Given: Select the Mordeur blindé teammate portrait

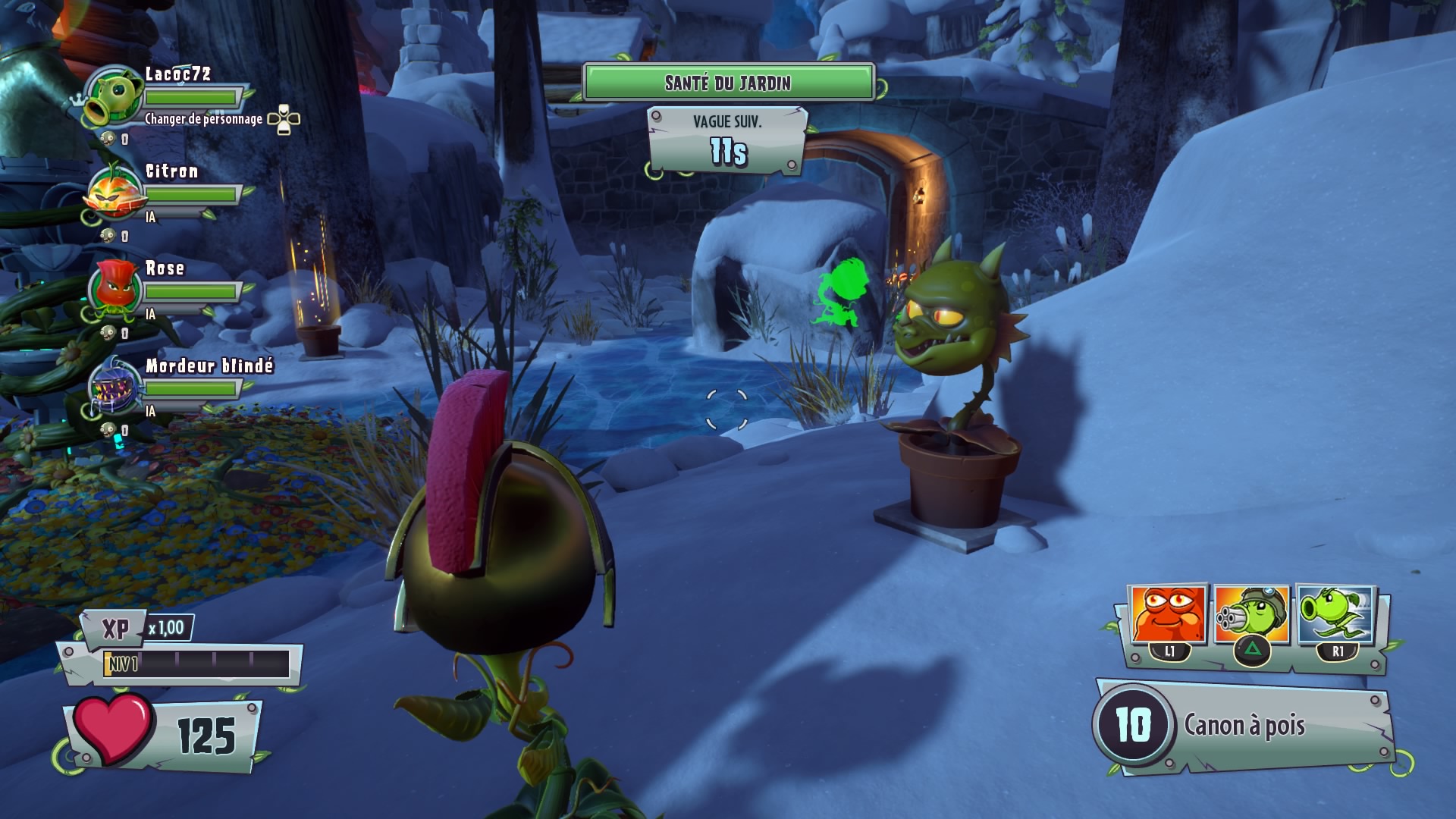Looking at the screenshot, I should [115, 388].
